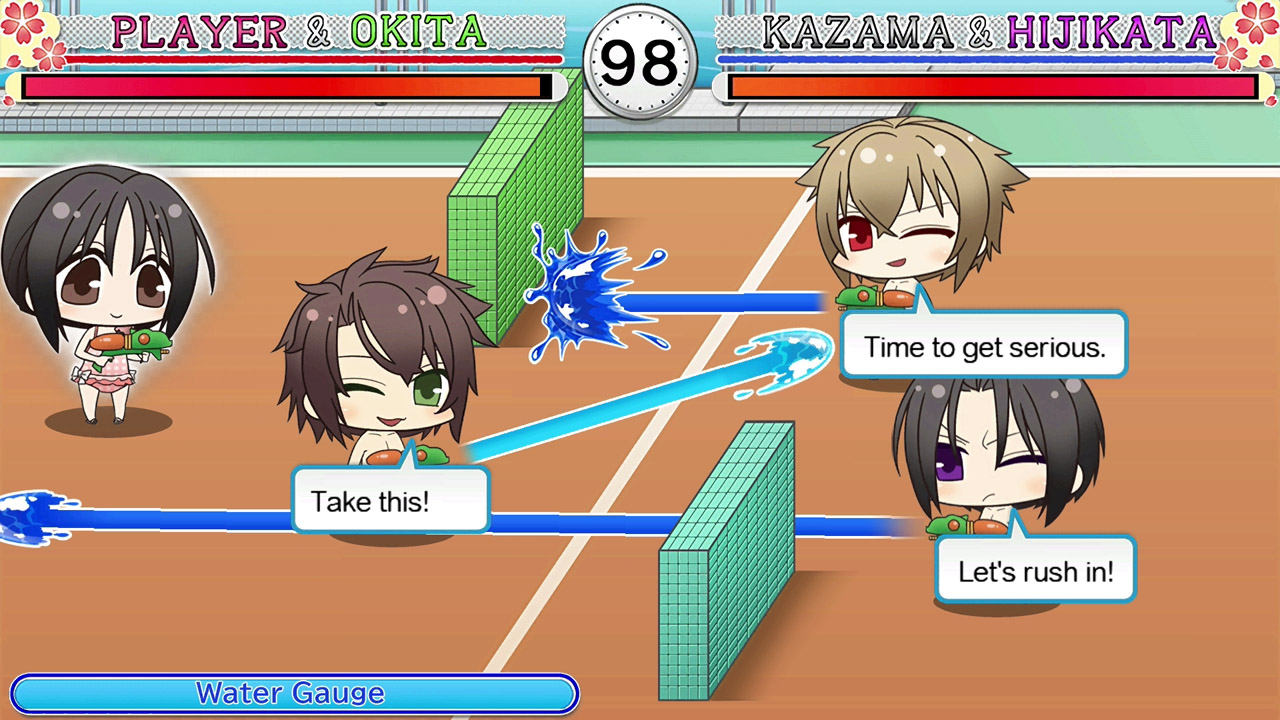Click the player character's water gun
The image size is (1280, 720).
tap(150, 340)
